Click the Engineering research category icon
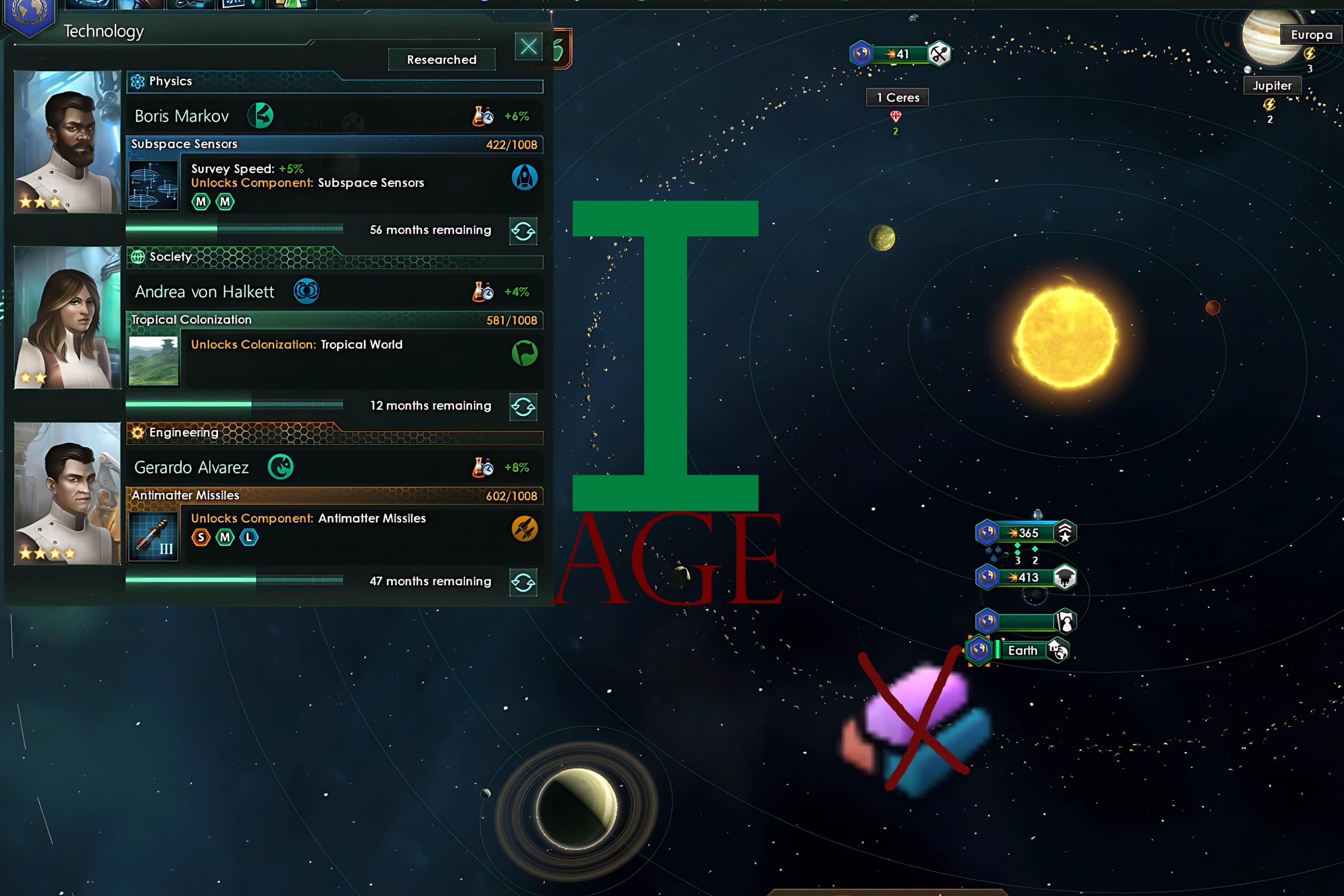This screenshot has width=1344, height=896. point(137,433)
